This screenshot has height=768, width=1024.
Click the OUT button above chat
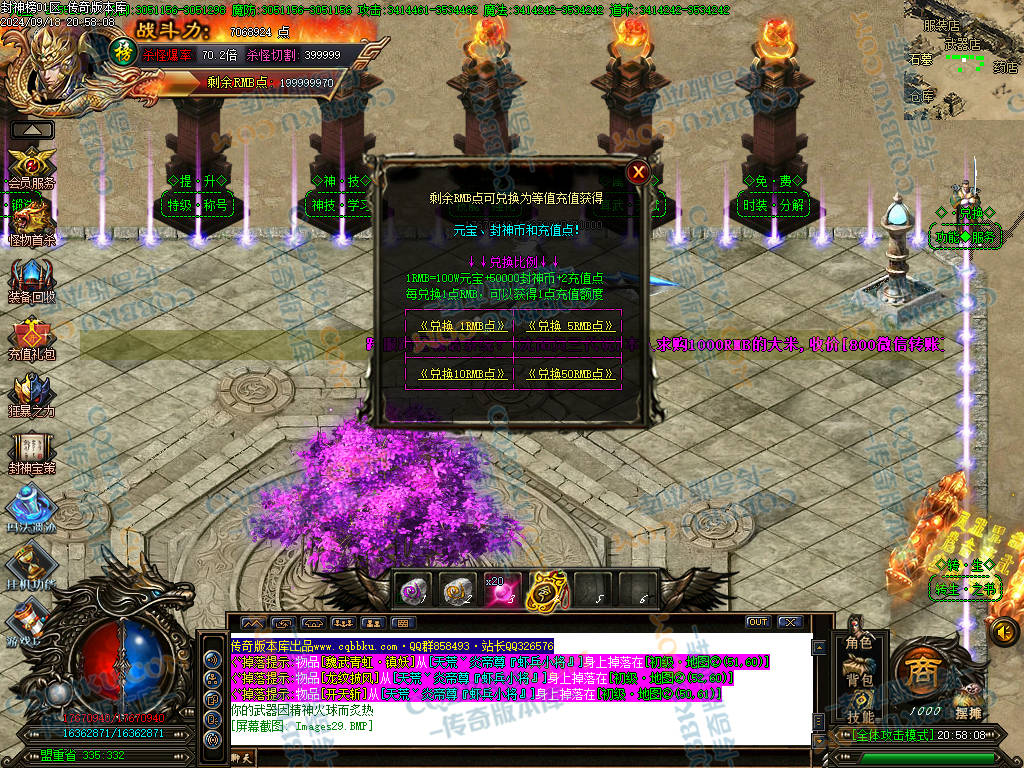757,622
